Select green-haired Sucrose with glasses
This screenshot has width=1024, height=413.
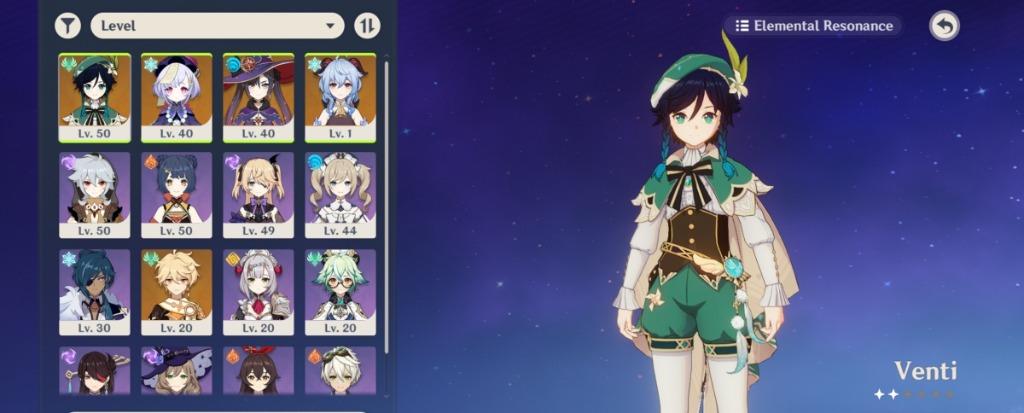(x=340, y=291)
